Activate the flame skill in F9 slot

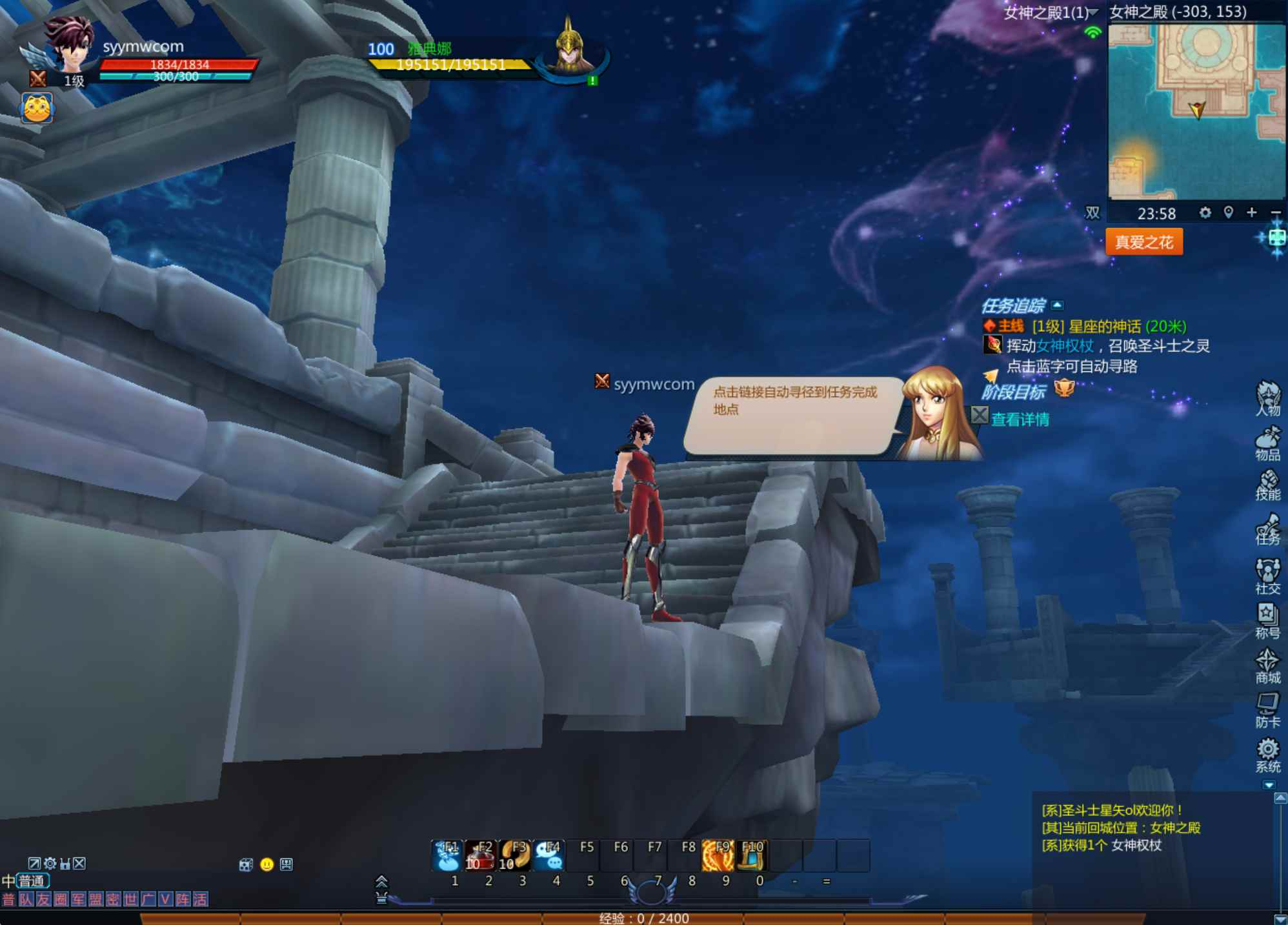[718, 855]
